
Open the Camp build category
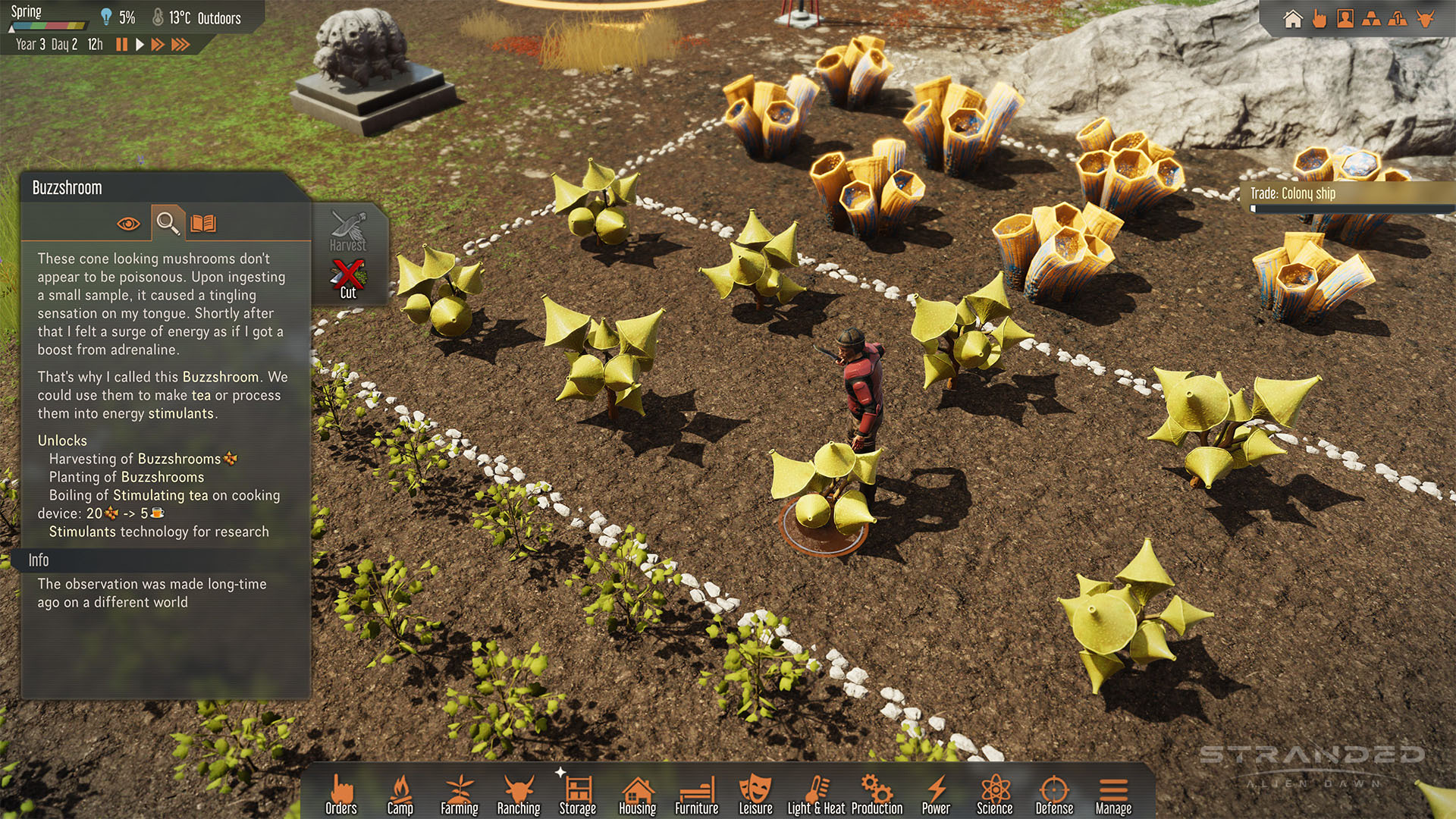(x=400, y=795)
